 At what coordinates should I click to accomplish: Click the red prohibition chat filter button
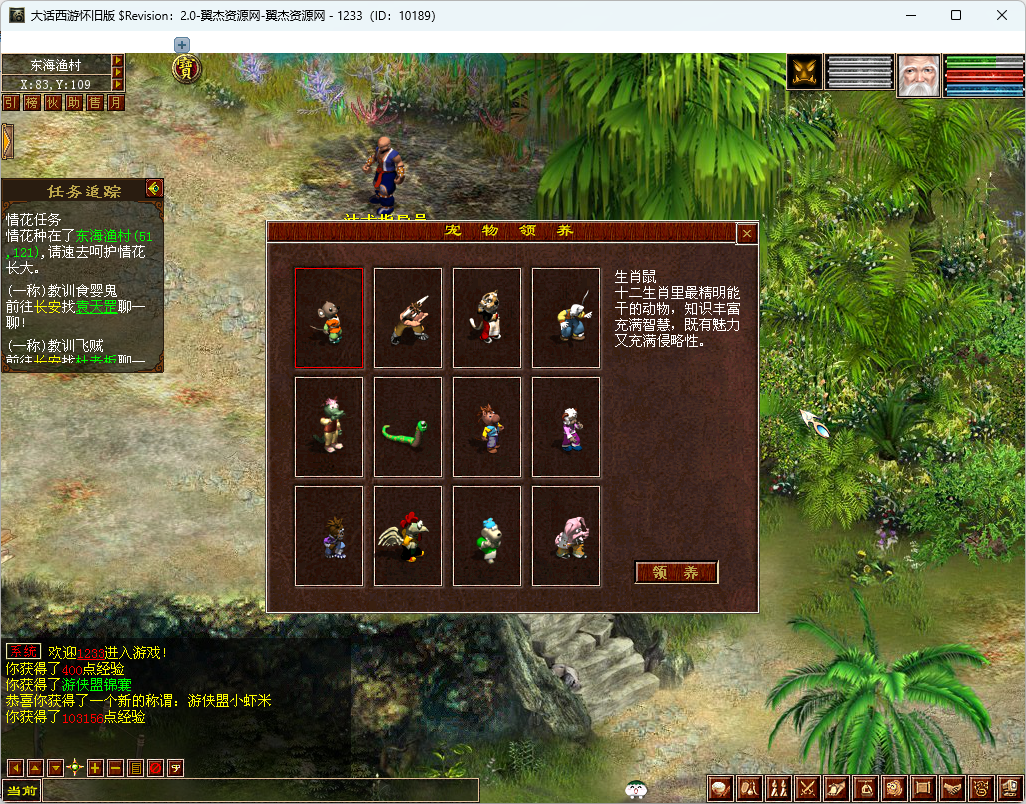(155, 768)
